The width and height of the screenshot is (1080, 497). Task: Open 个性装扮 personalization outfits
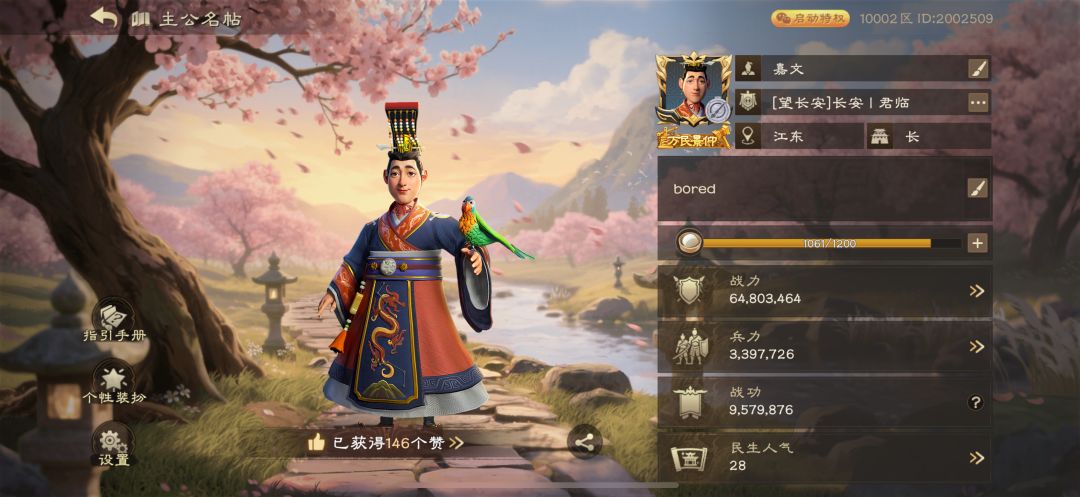pos(114,382)
